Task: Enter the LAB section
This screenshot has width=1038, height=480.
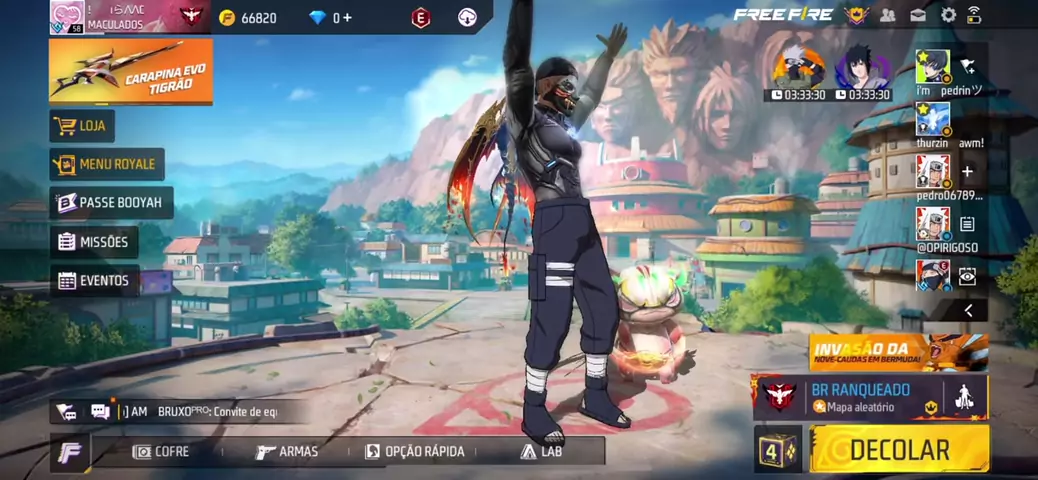Action: point(541,452)
